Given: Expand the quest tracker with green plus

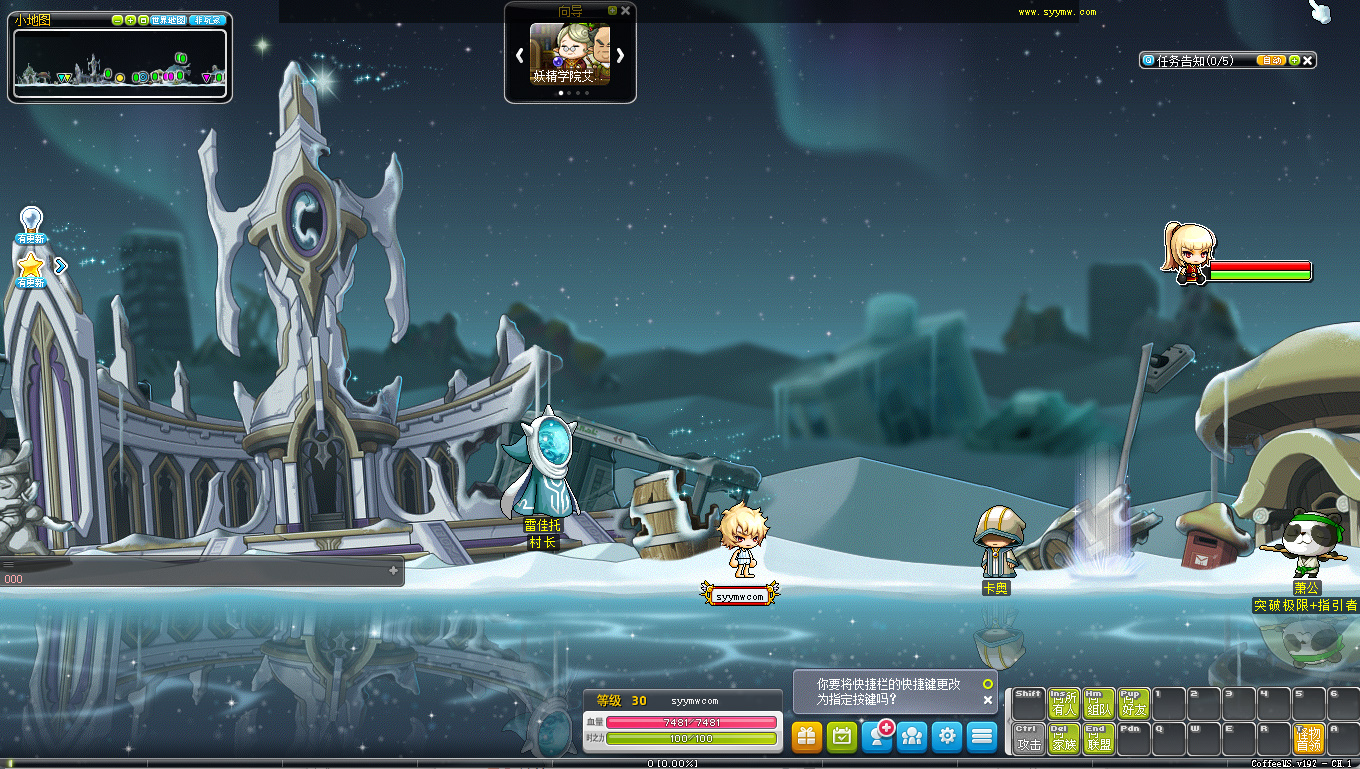Looking at the screenshot, I should click(x=1294, y=60).
